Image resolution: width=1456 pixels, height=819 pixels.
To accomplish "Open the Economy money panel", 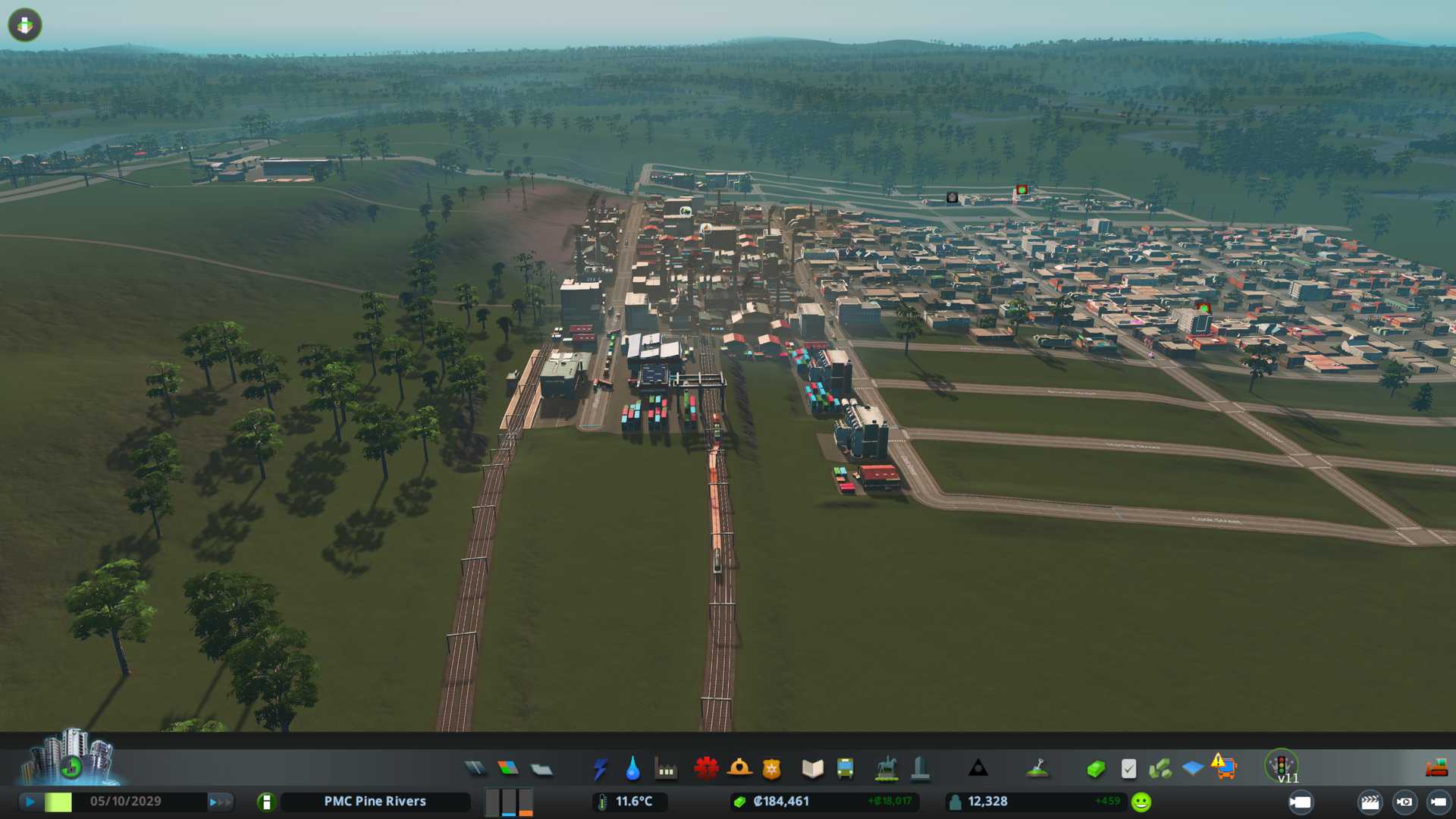I will point(1095,769).
